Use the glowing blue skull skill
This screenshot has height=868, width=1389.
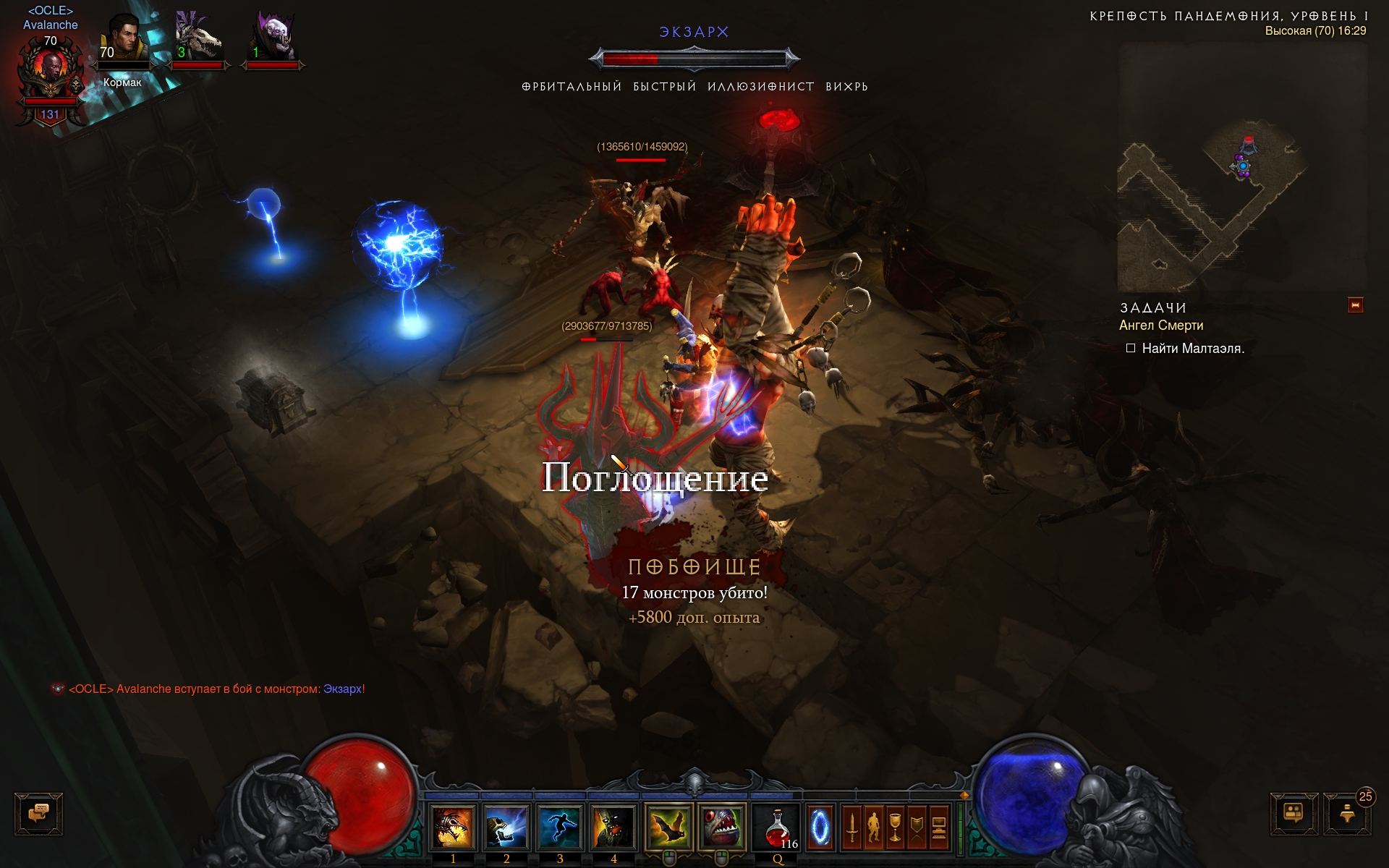click(506, 827)
